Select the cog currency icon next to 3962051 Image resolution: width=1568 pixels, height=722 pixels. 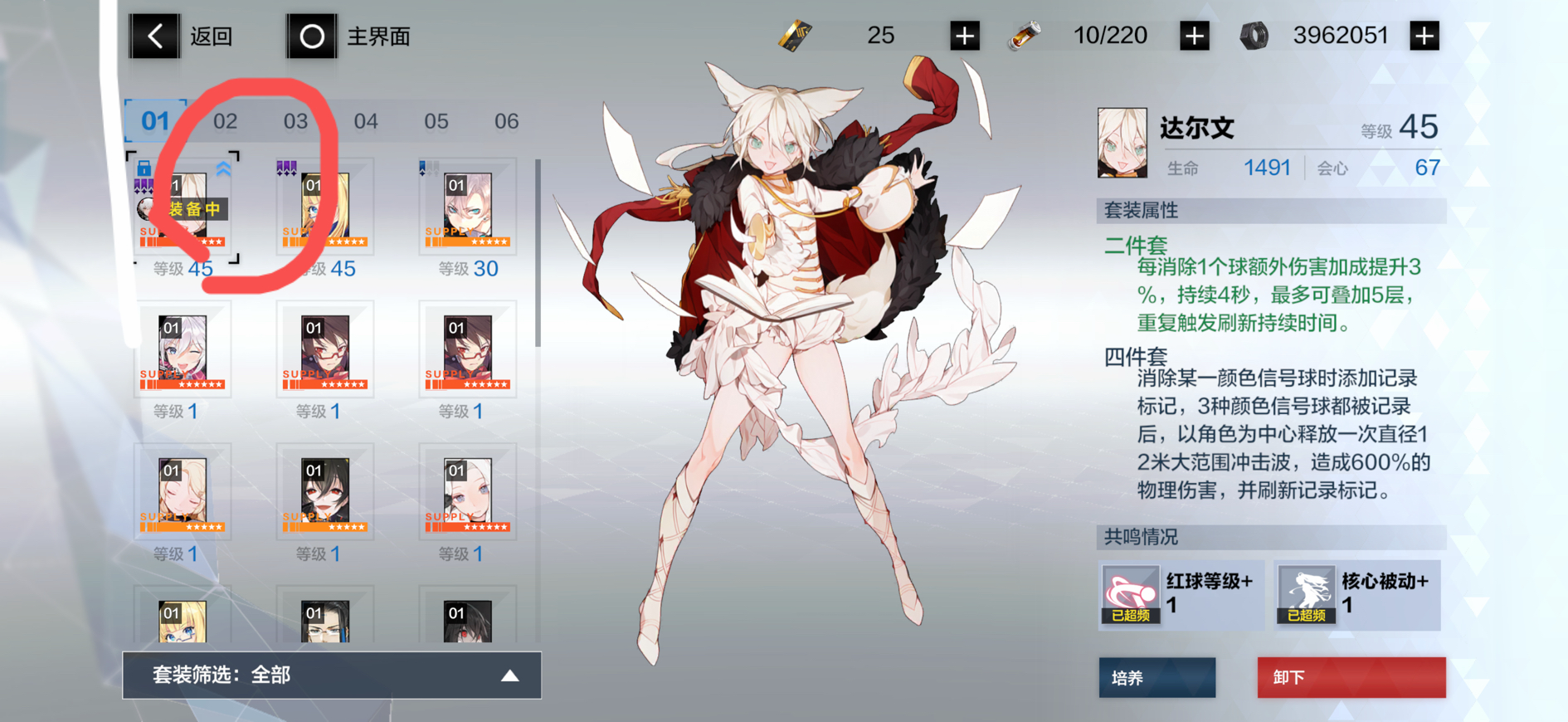tap(1254, 35)
